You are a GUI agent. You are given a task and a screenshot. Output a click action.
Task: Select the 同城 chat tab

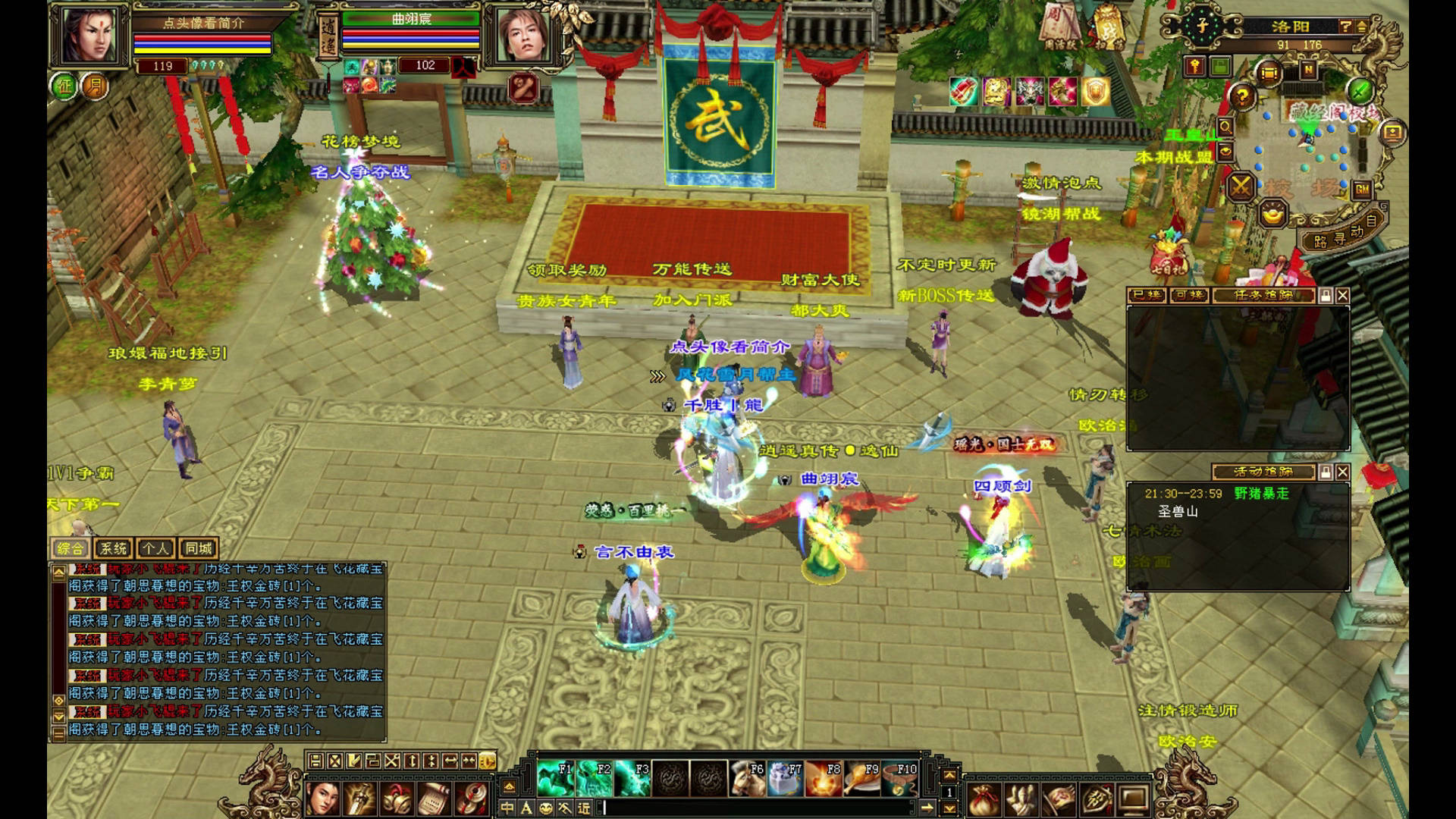[199, 548]
